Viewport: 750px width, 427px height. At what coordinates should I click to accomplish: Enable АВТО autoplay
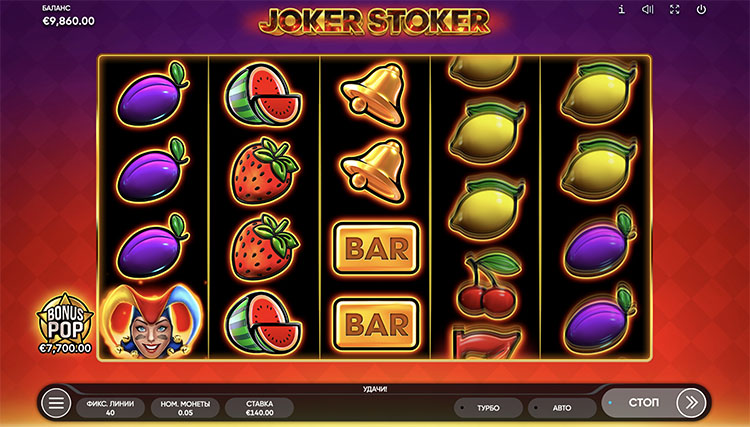click(561, 408)
